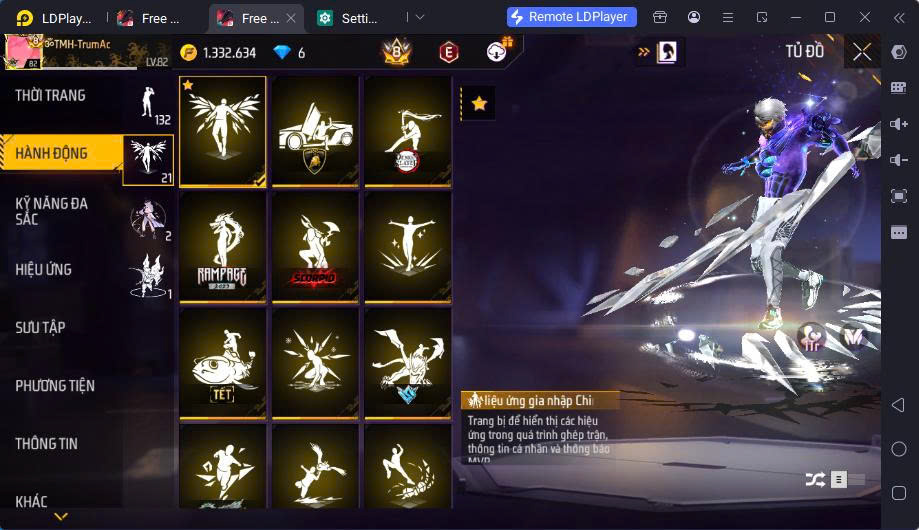Open the player profile avatar
The height and width of the screenshot is (530, 919).
coord(21,52)
